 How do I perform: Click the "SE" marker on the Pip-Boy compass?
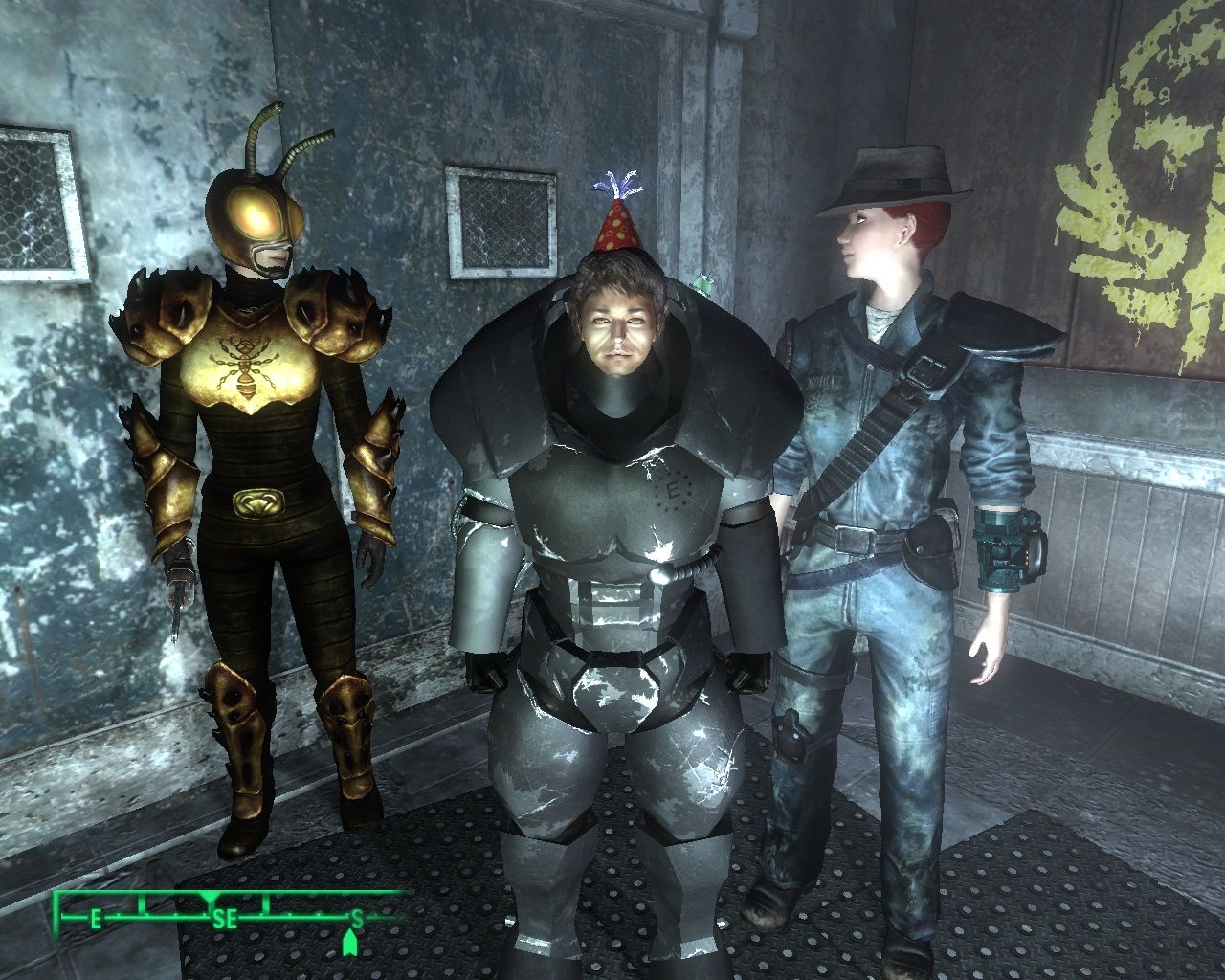click(x=227, y=917)
